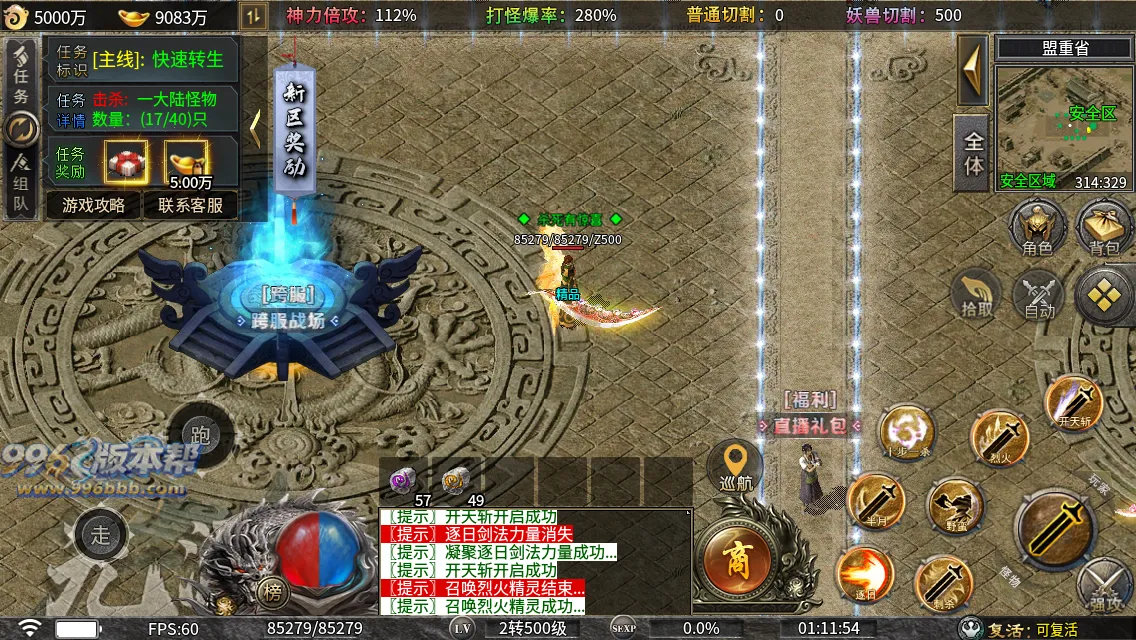Select the red gift box quest reward
This screenshot has height=640, width=1136.
click(126, 161)
